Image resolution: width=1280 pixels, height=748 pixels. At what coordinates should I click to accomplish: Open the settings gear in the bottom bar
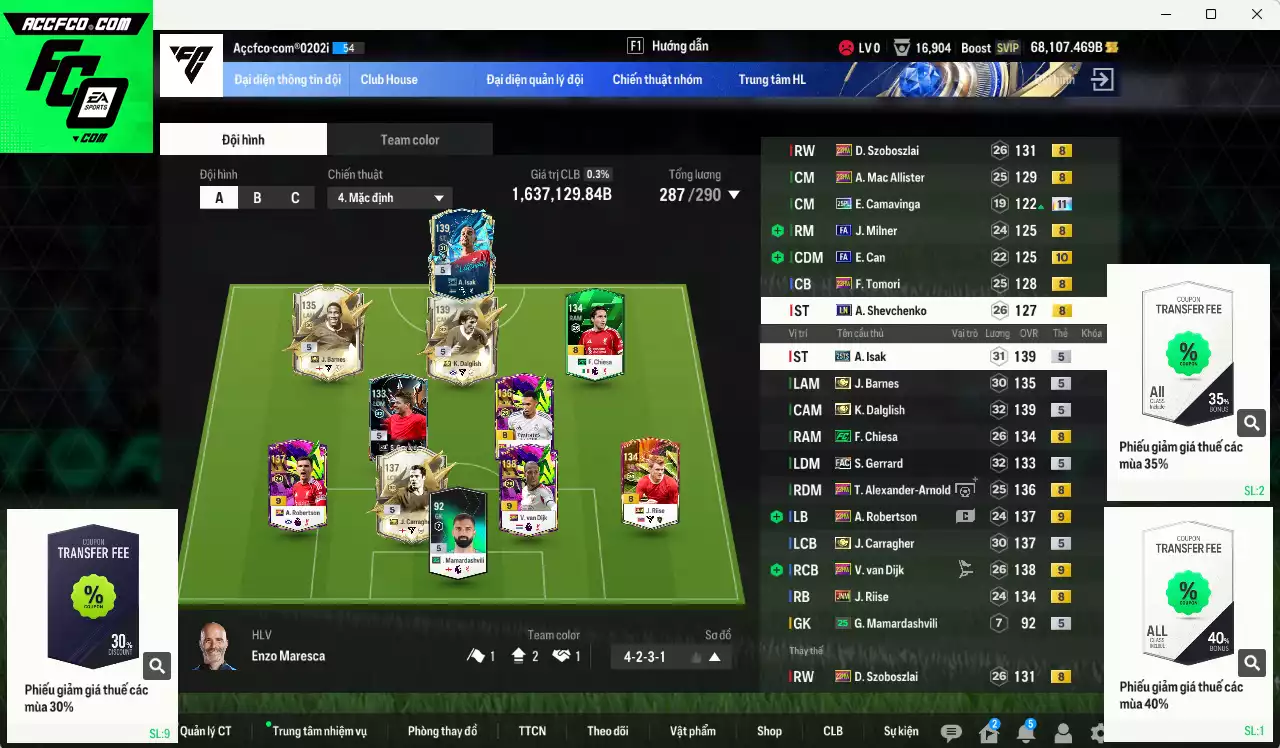[1098, 734]
